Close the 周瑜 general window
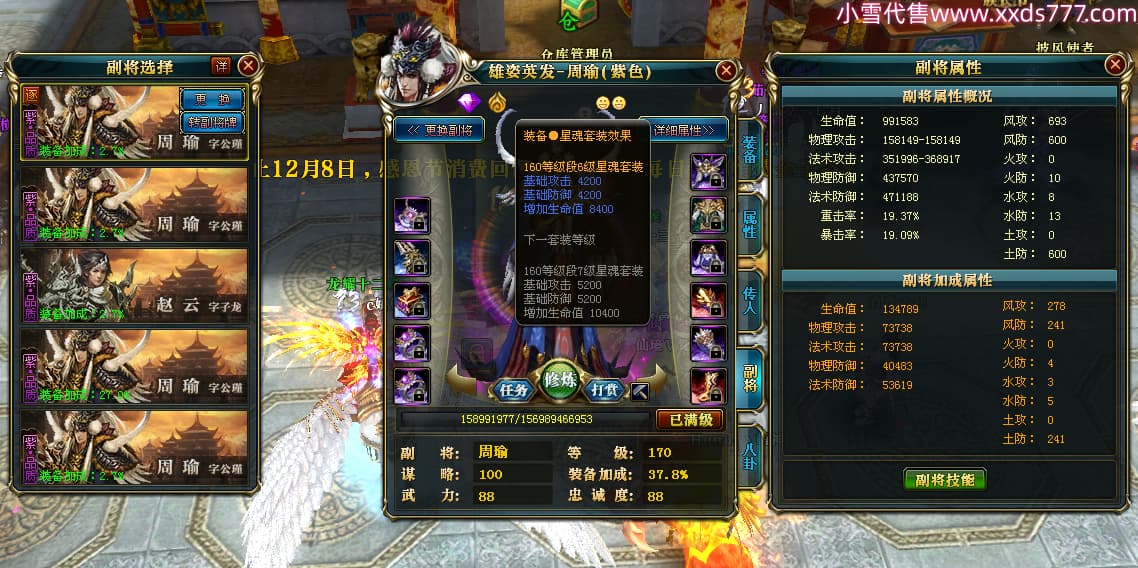This screenshot has height=568, width=1138. point(727,70)
